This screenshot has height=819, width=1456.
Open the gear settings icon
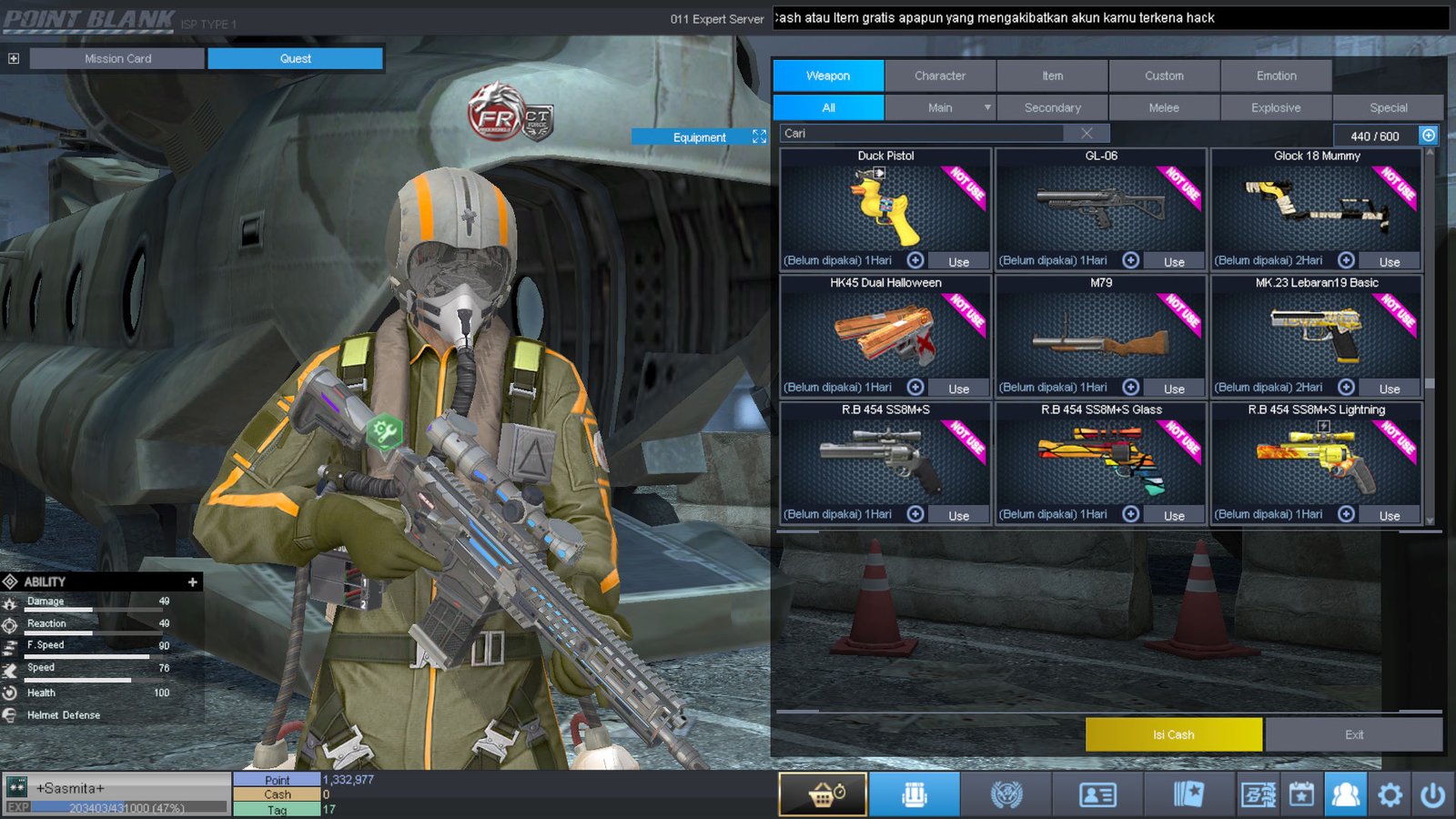[1390, 794]
